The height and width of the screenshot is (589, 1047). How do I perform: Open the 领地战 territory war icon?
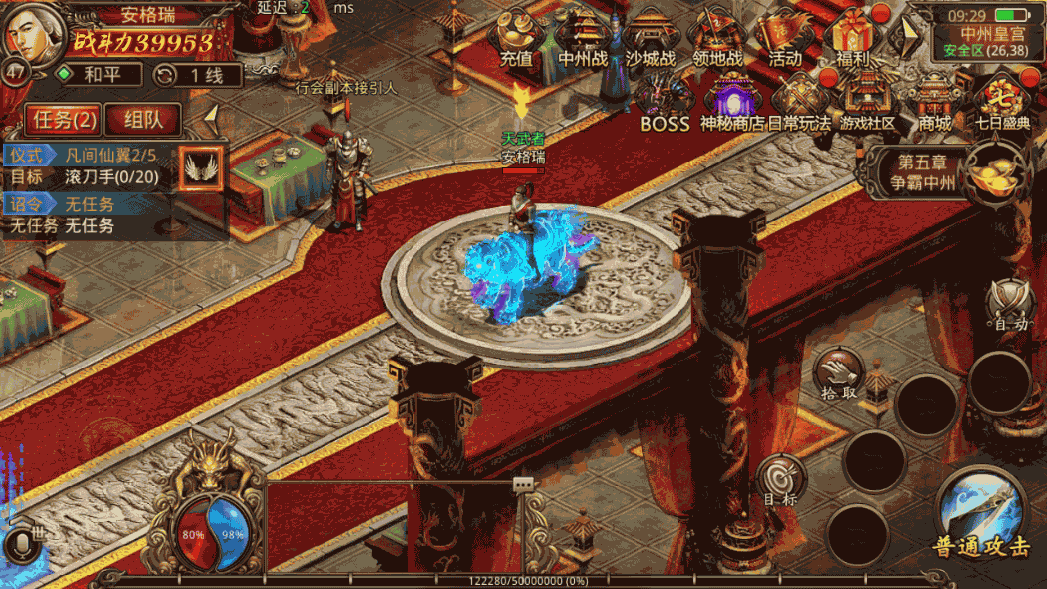(718, 37)
